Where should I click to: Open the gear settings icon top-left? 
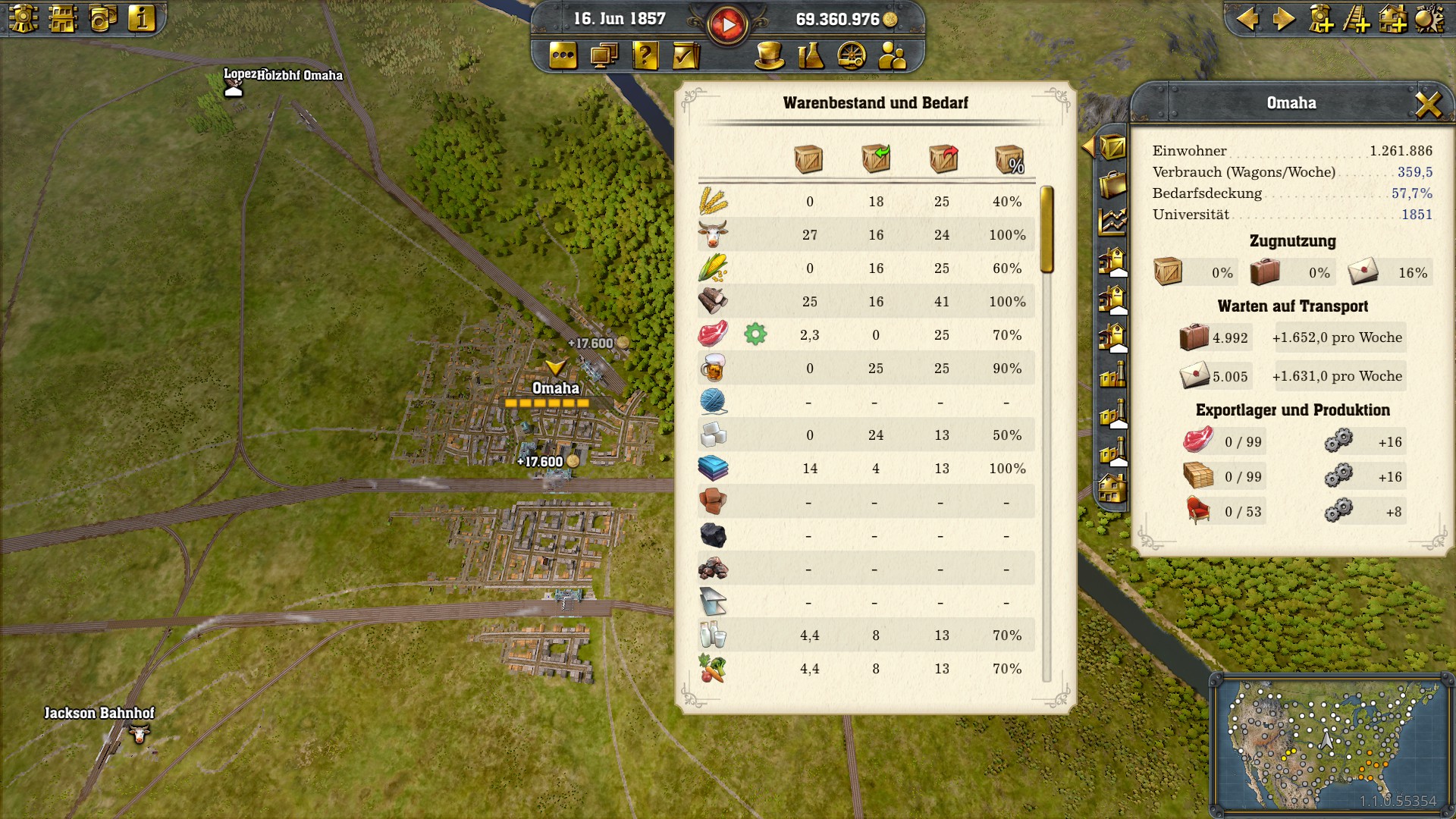pyautogui.click(x=24, y=18)
